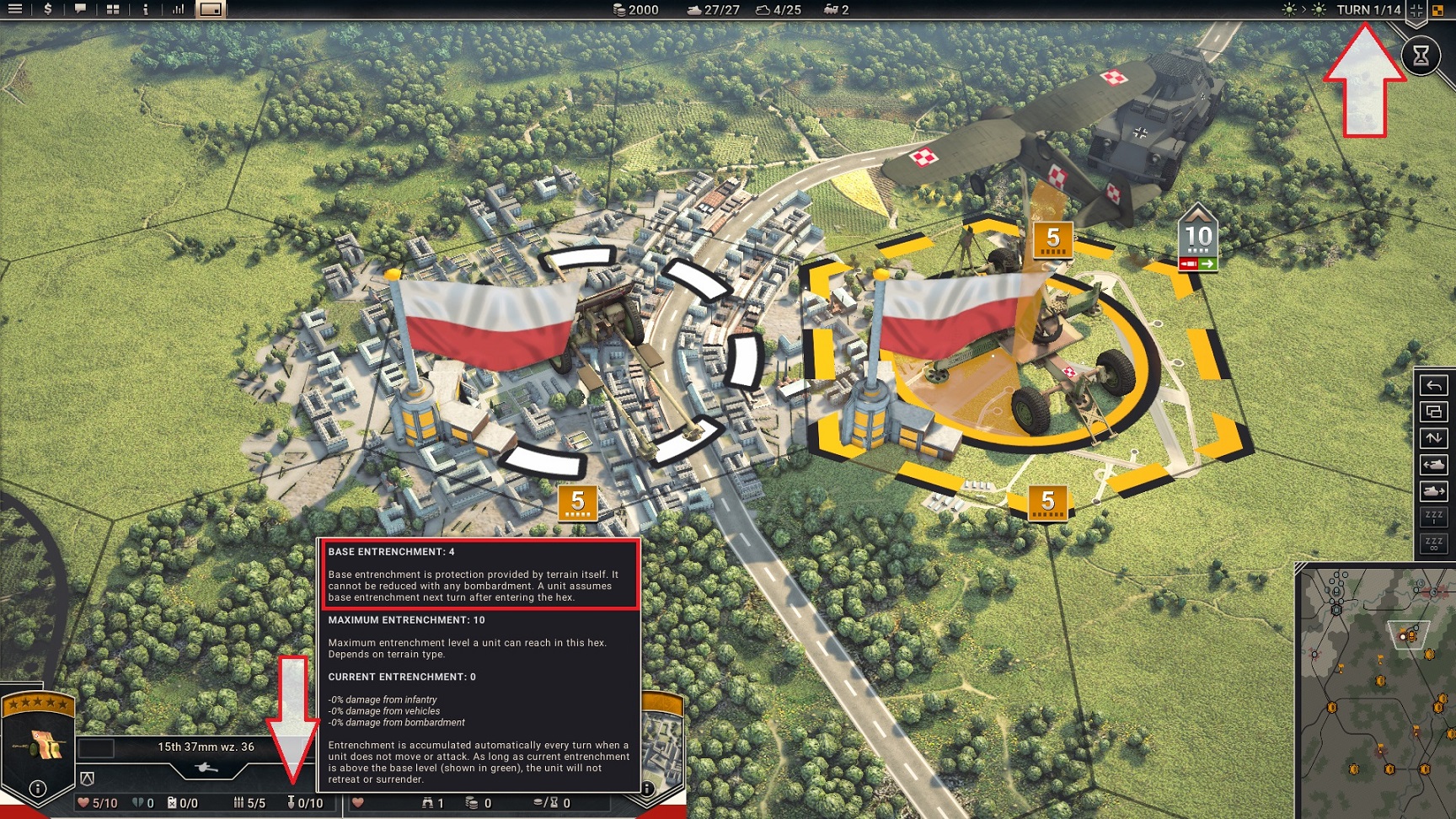
Task: Open the bar chart statistics screen
Action: (178, 9)
